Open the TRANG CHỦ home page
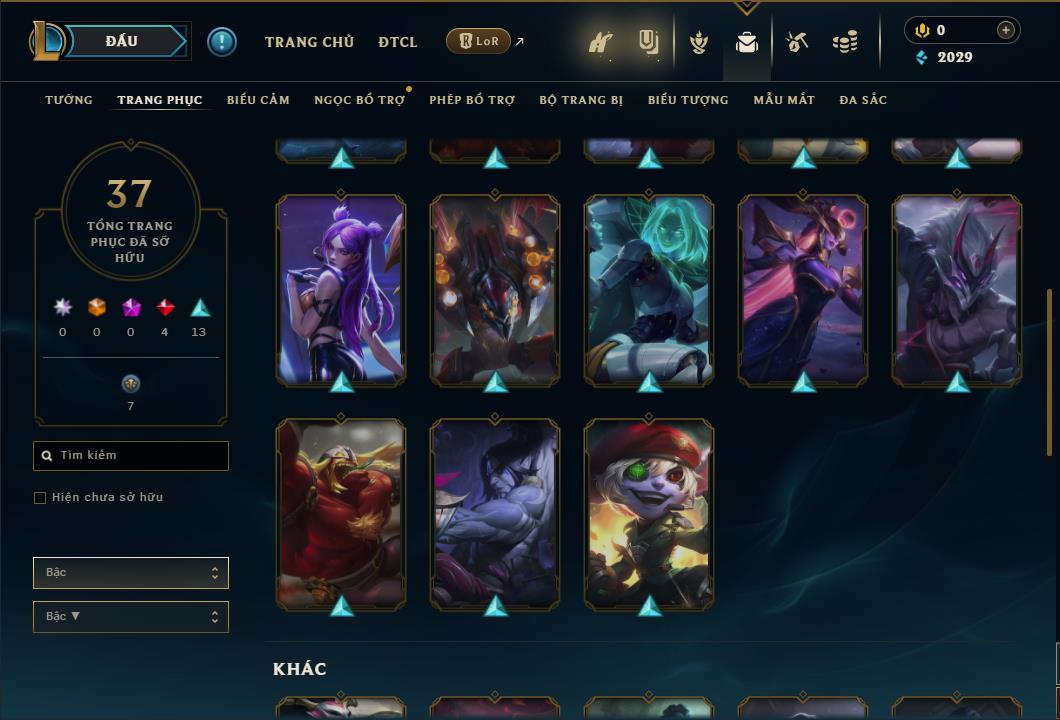 click(309, 42)
